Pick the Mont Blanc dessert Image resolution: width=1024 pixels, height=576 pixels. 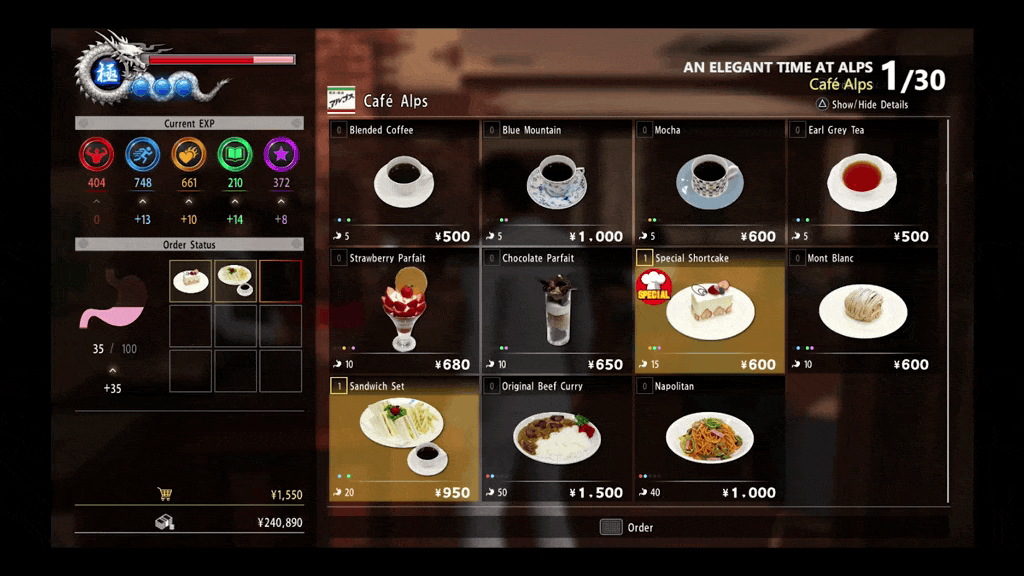tap(862, 310)
